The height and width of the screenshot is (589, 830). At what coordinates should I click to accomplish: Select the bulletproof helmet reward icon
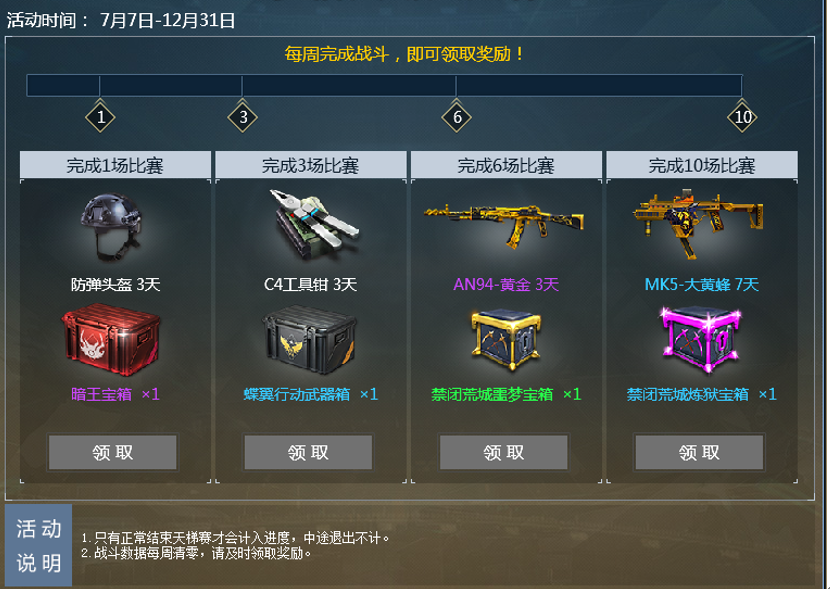(x=114, y=223)
